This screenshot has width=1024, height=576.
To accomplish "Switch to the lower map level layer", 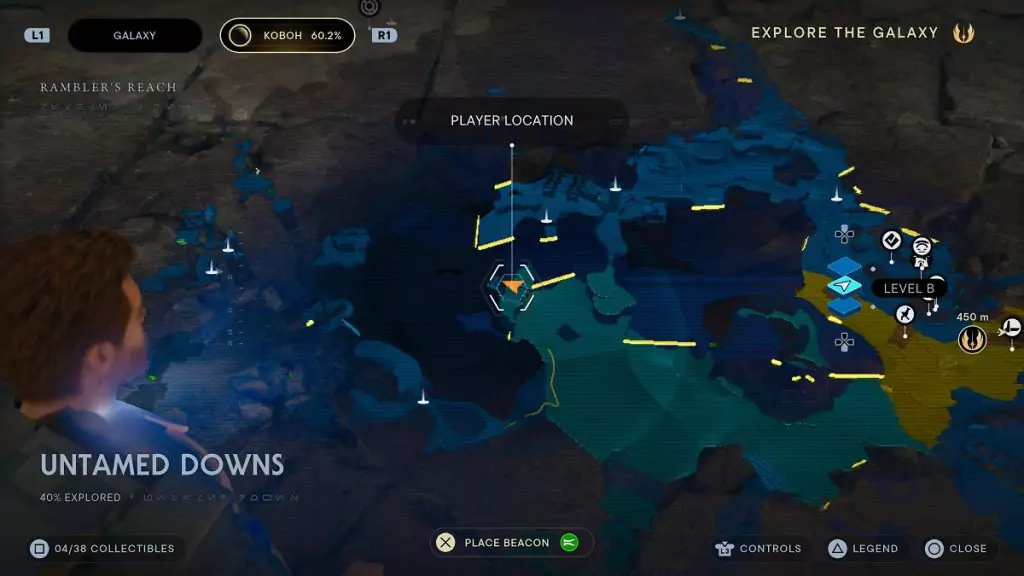I will [x=845, y=305].
